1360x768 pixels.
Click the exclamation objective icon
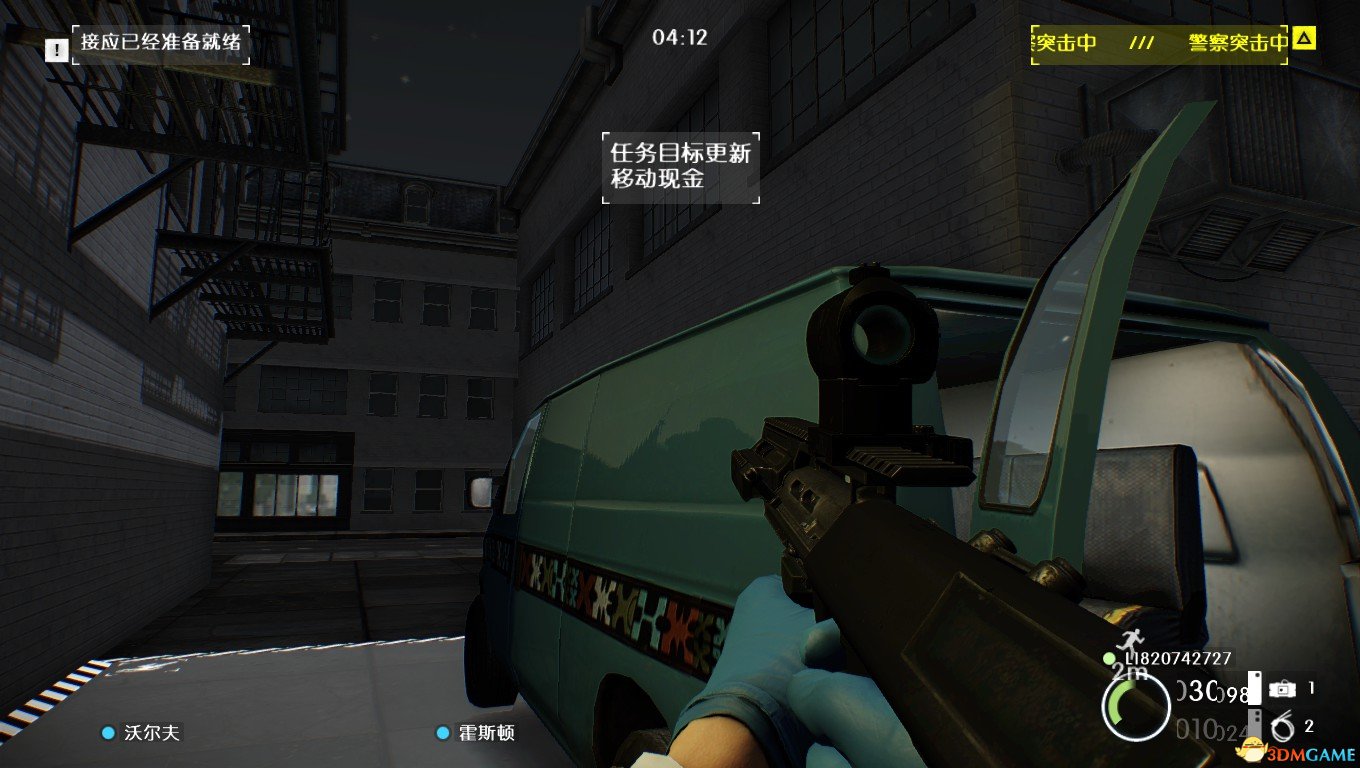tap(57, 48)
